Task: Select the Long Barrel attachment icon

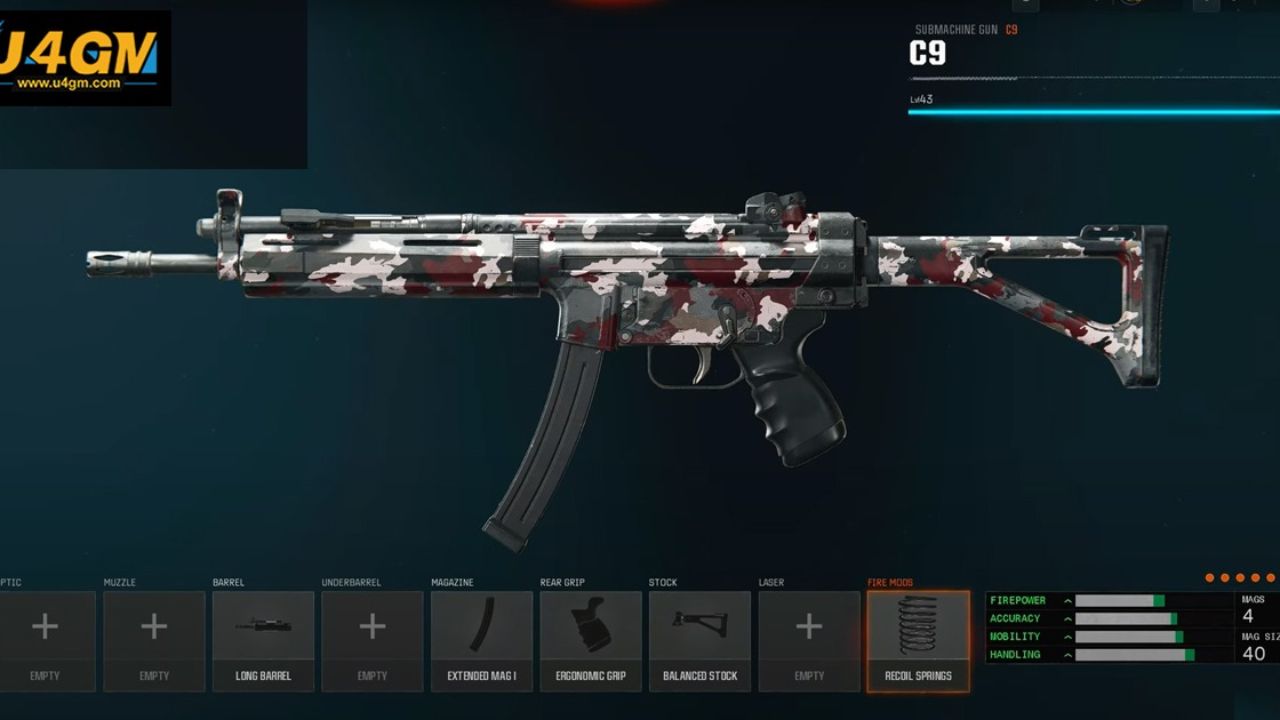Action: [263, 627]
